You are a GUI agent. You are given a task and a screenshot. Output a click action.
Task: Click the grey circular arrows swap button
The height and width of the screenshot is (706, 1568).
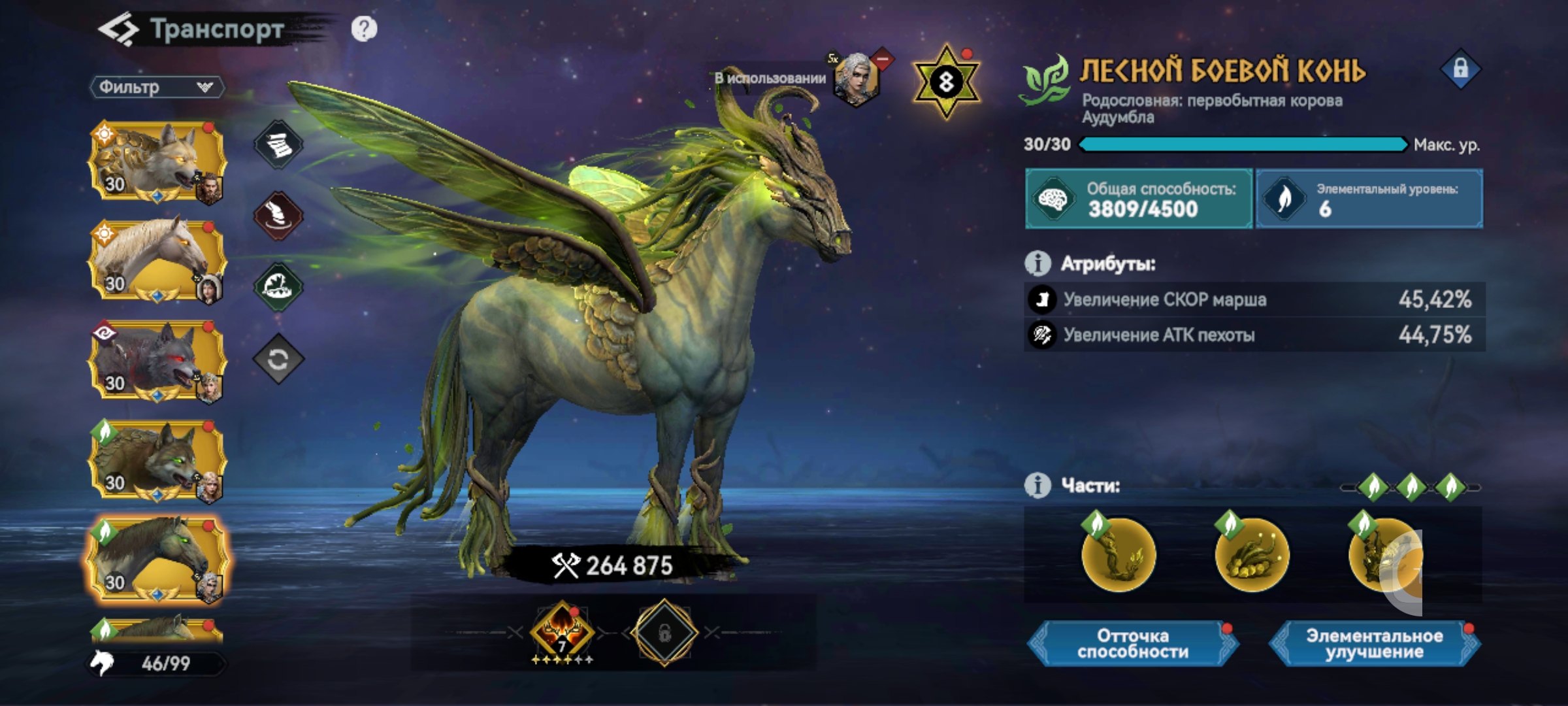(278, 359)
